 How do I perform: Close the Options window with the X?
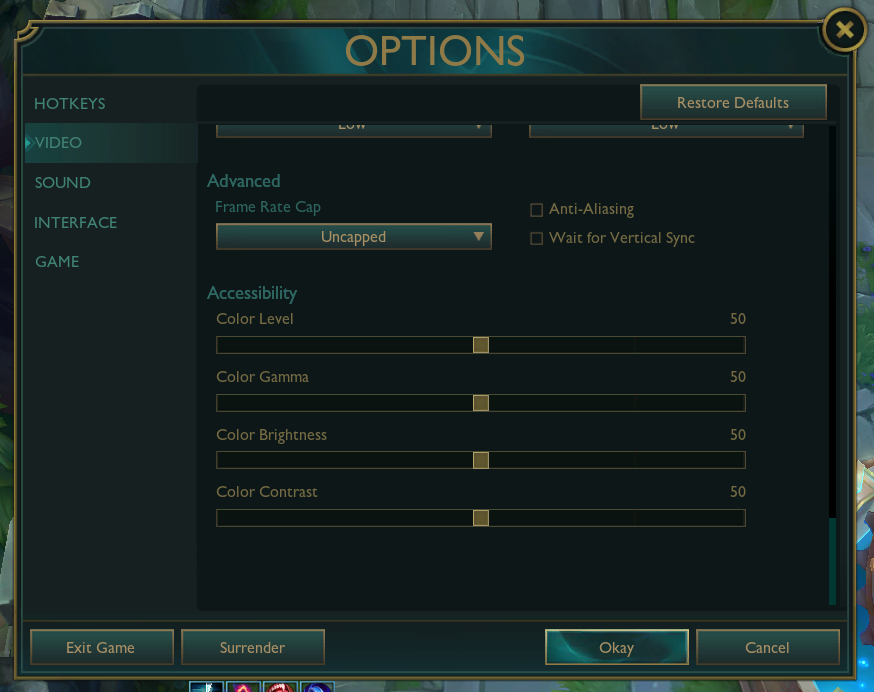845,31
